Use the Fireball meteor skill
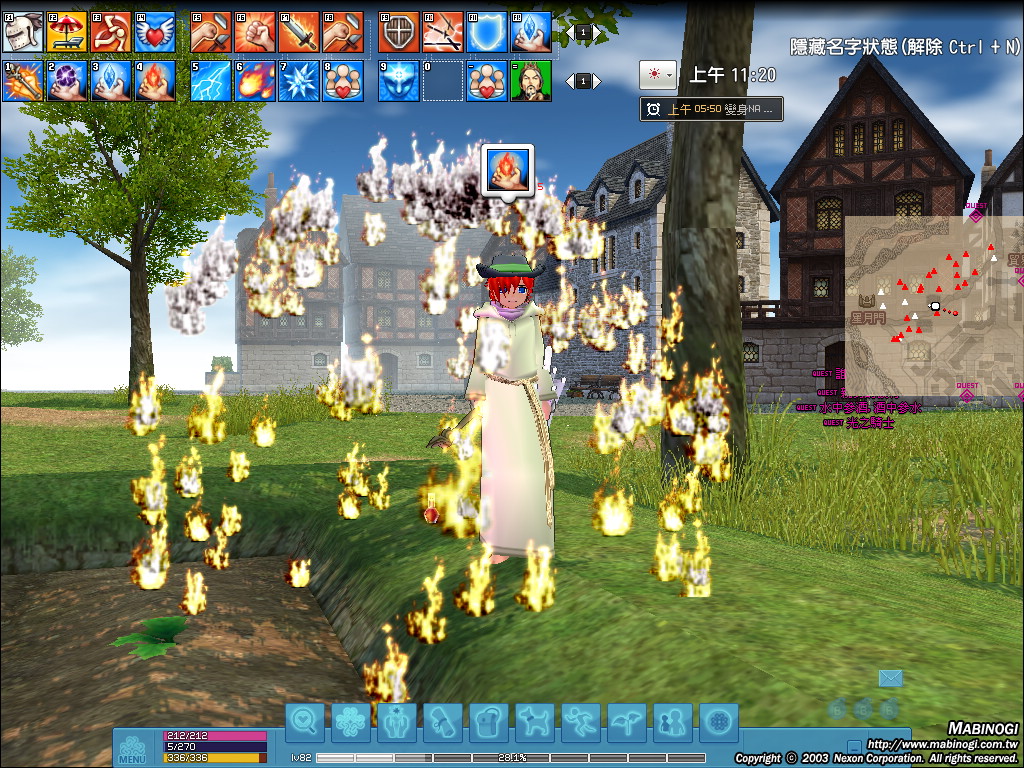Image resolution: width=1024 pixels, height=768 pixels. tap(255, 81)
